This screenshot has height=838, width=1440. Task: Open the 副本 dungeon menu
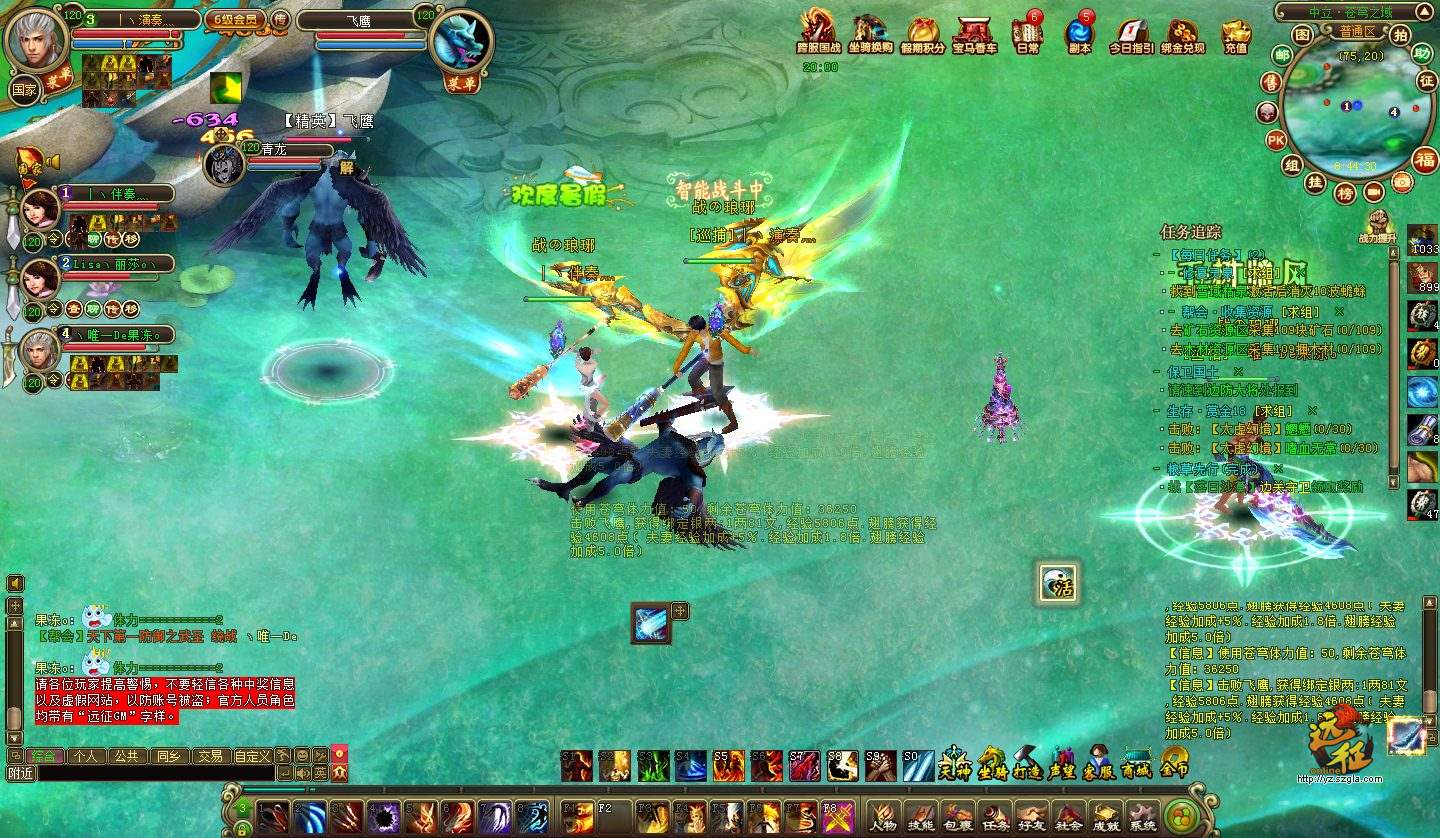1079,33
